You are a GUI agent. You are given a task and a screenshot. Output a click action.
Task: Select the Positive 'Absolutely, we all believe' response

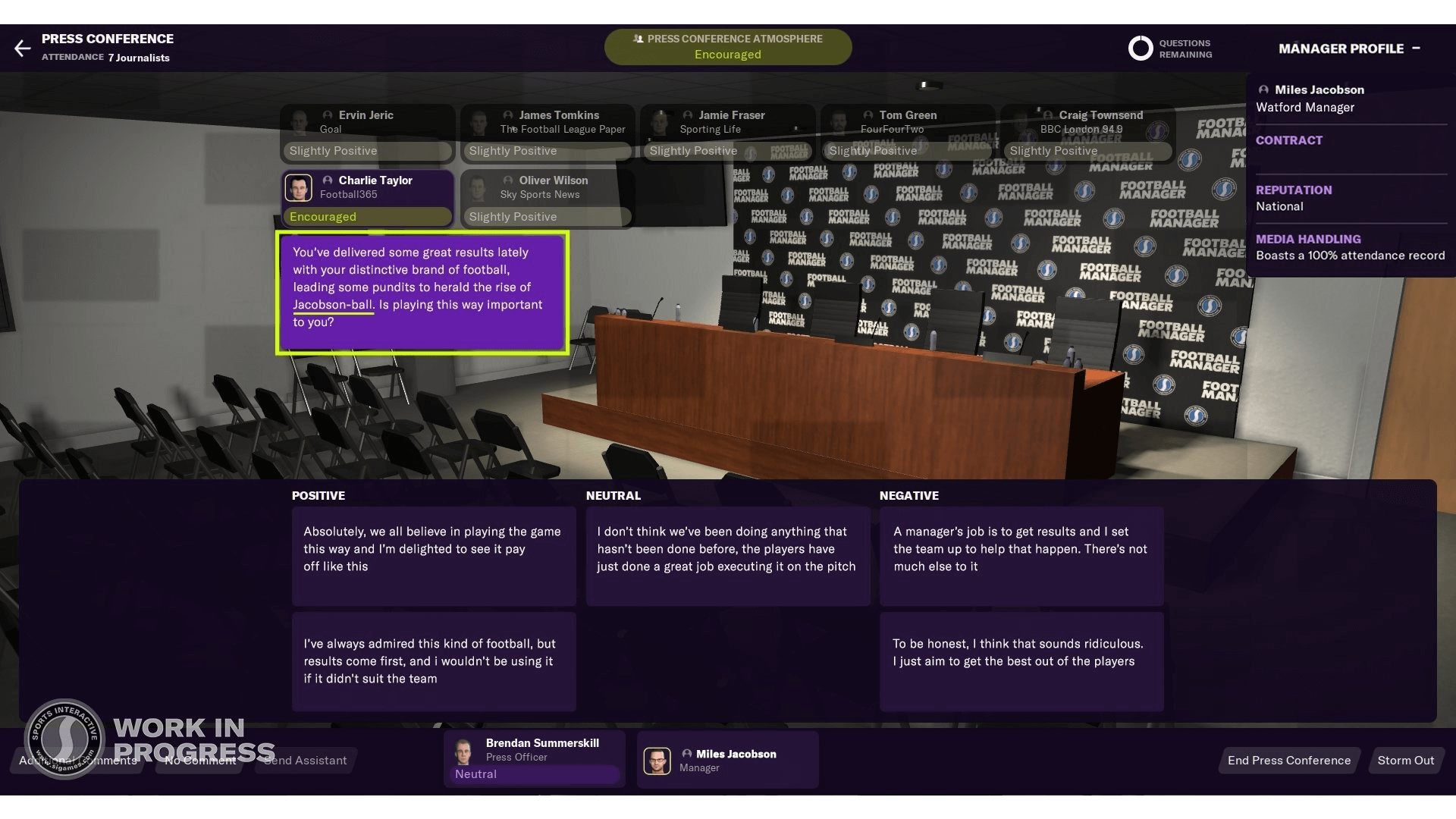point(433,556)
